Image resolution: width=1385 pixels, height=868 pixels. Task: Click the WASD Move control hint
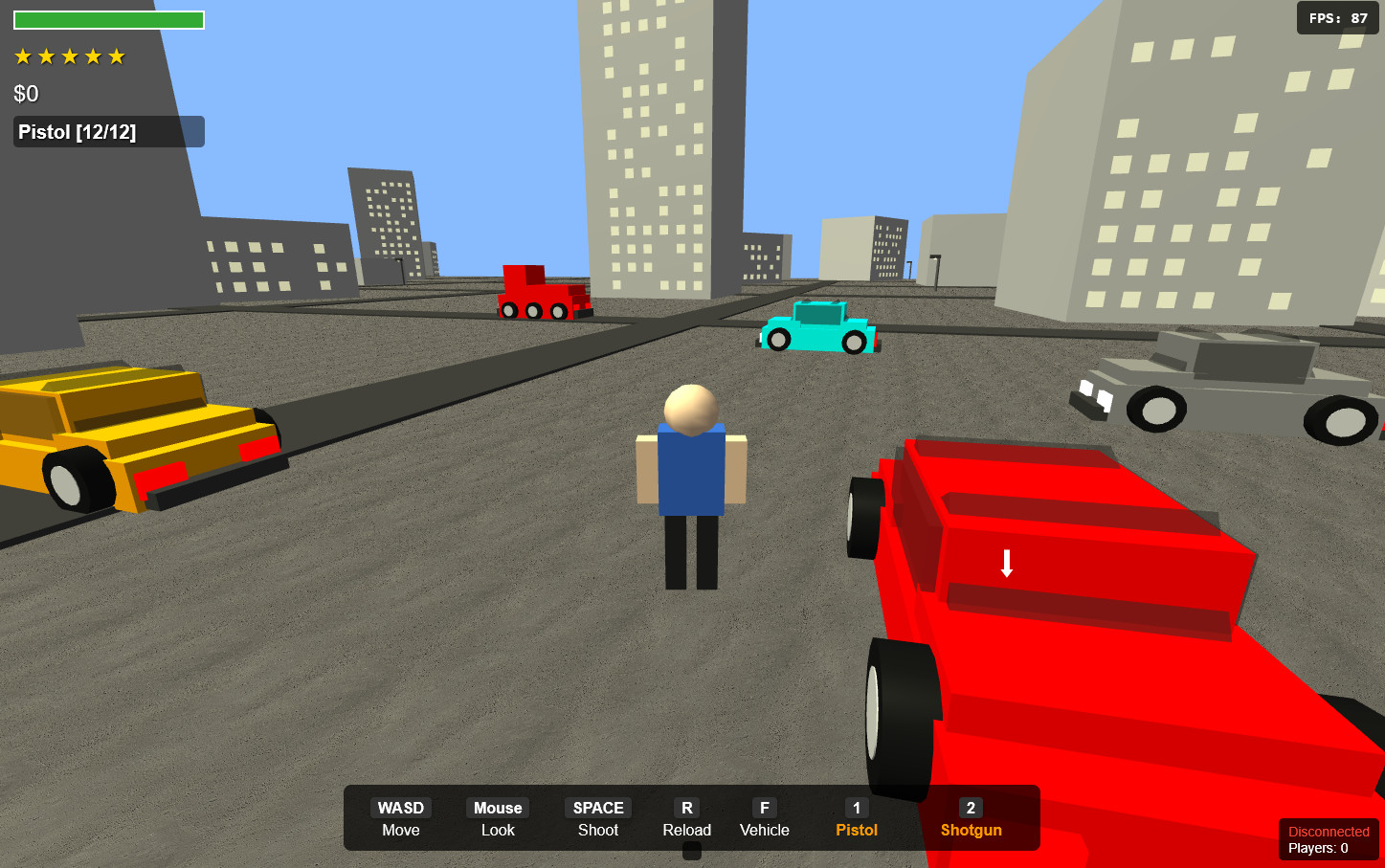click(x=400, y=818)
